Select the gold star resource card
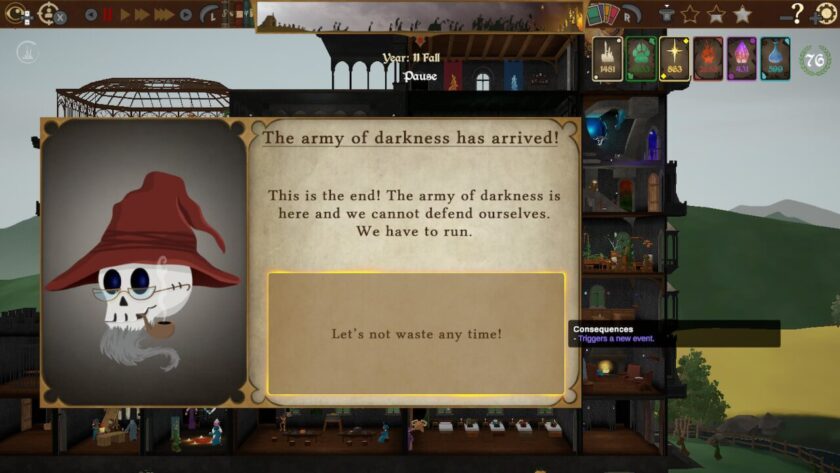The height and width of the screenshot is (473, 840). (675, 59)
